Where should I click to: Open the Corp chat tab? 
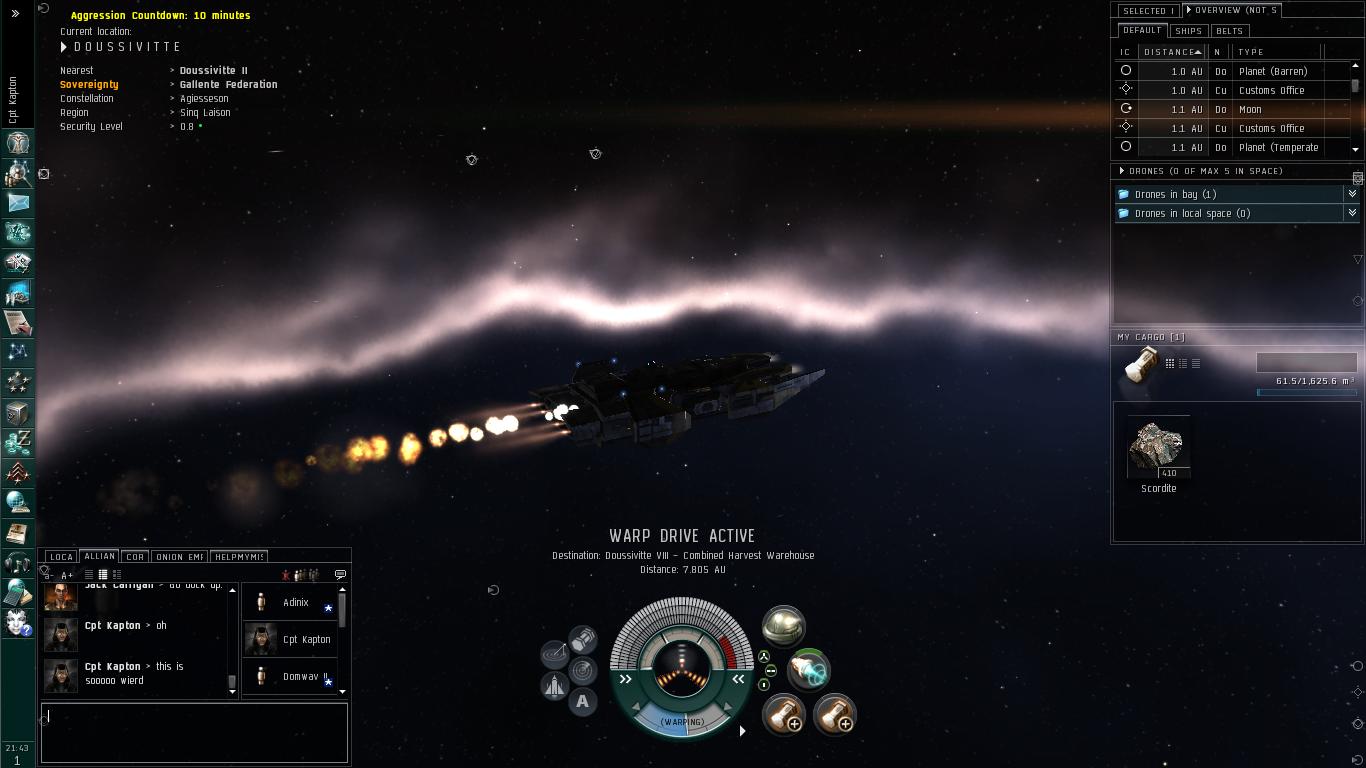coord(134,557)
